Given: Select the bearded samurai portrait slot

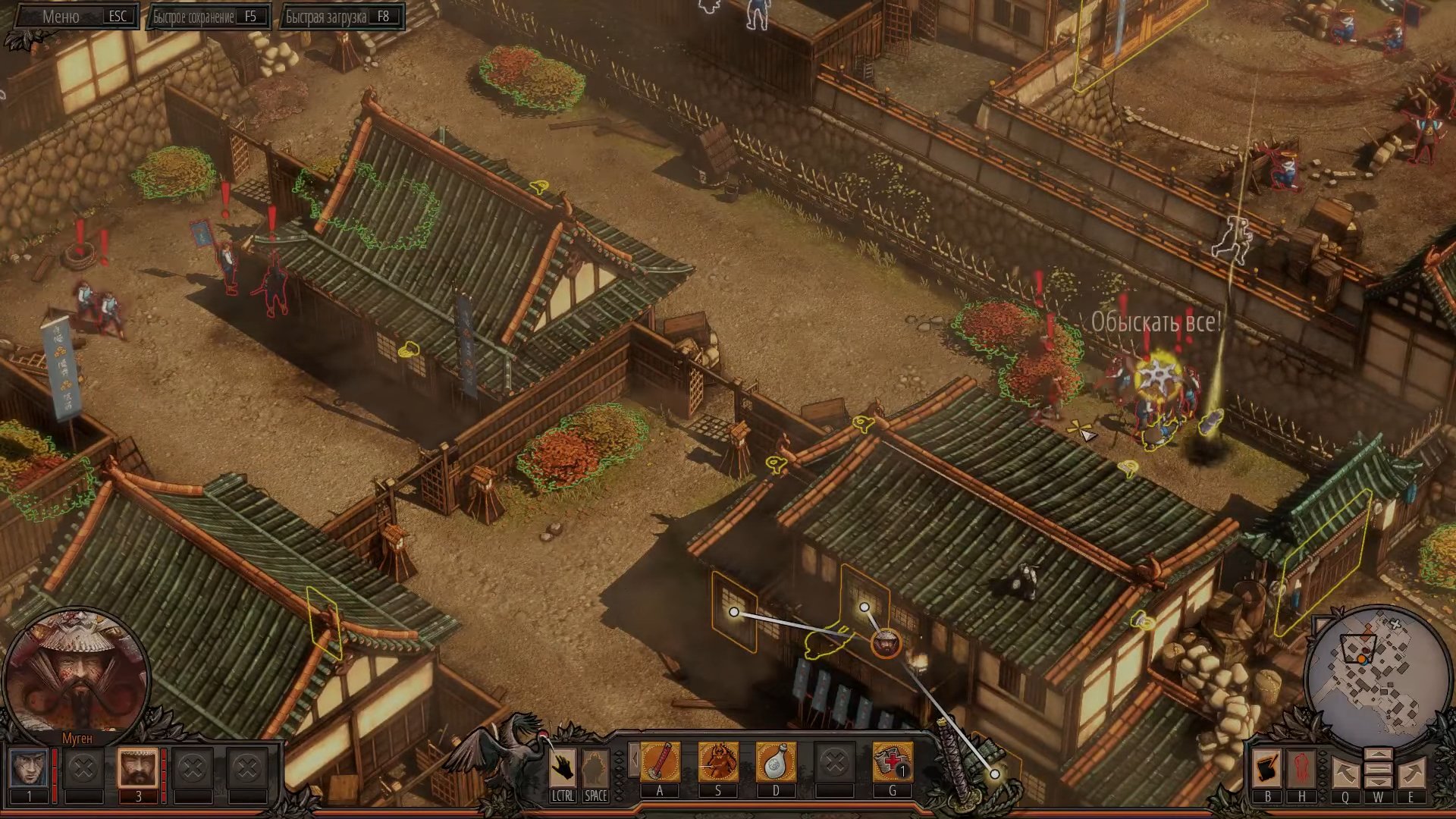Looking at the screenshot, I should (x=138, y=770).
